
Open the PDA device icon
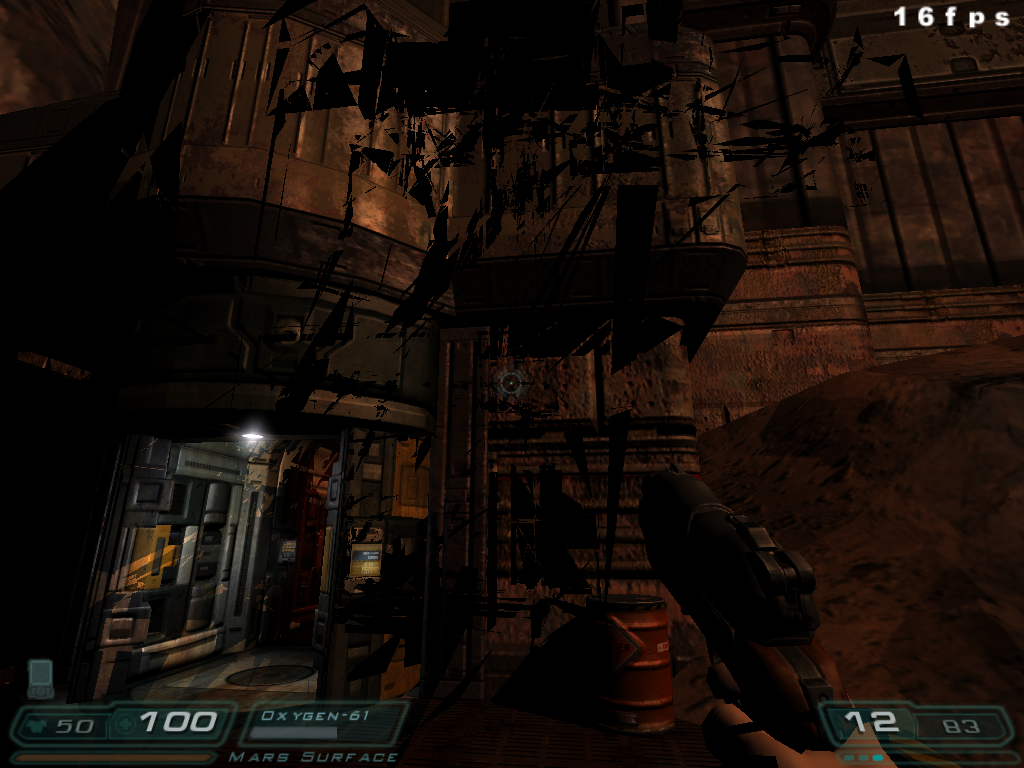(40, 677)
